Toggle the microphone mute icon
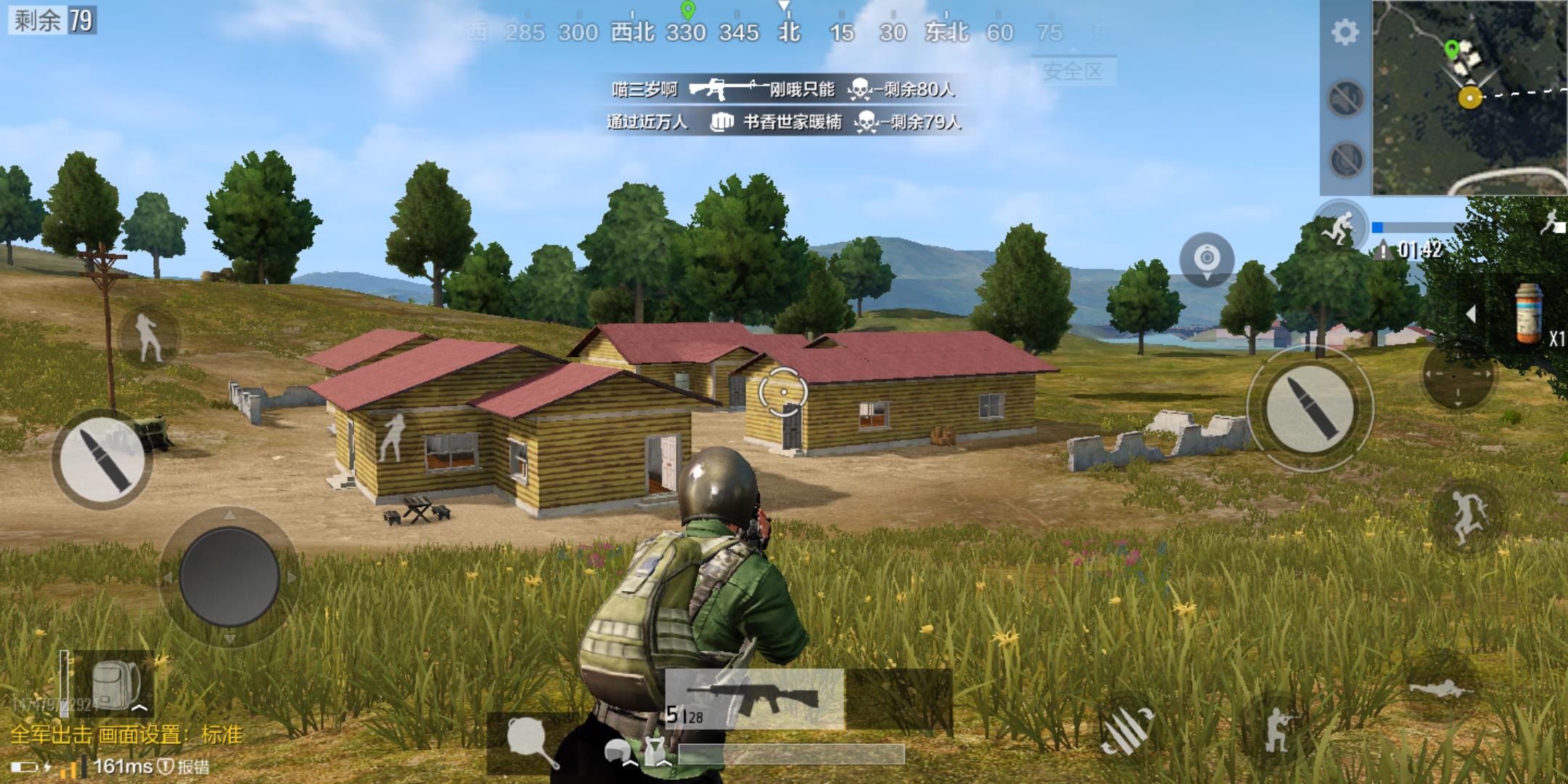 tap(1345, 160)
